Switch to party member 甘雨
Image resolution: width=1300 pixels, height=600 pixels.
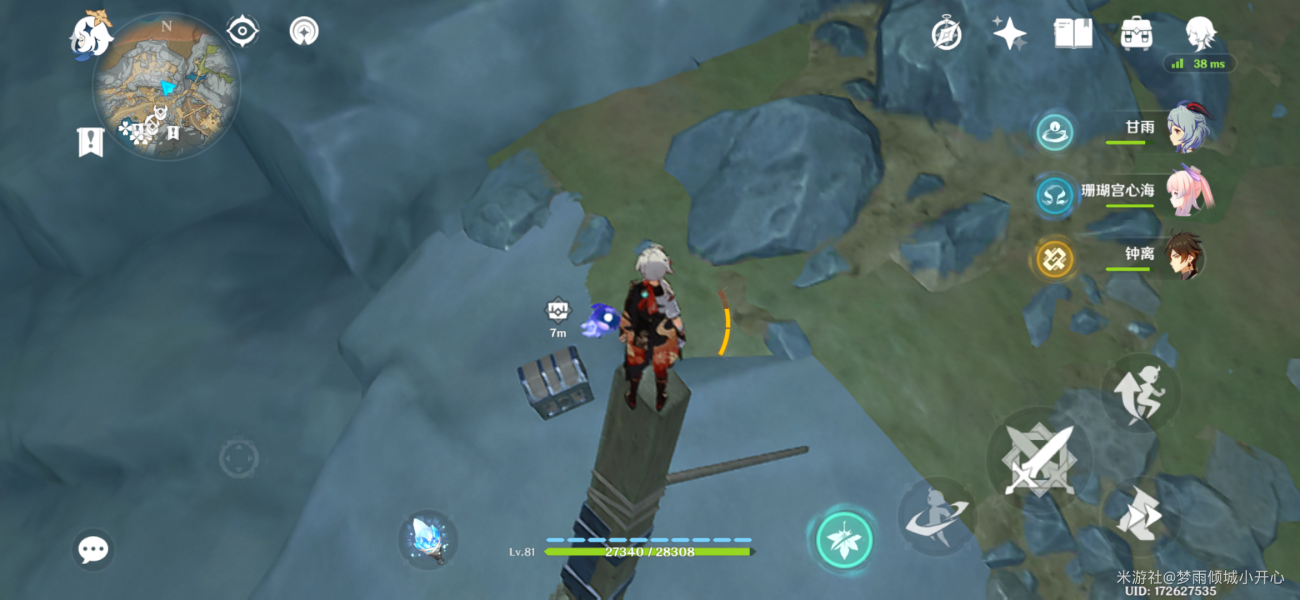pyautogui.click(x=1187, y=129)
